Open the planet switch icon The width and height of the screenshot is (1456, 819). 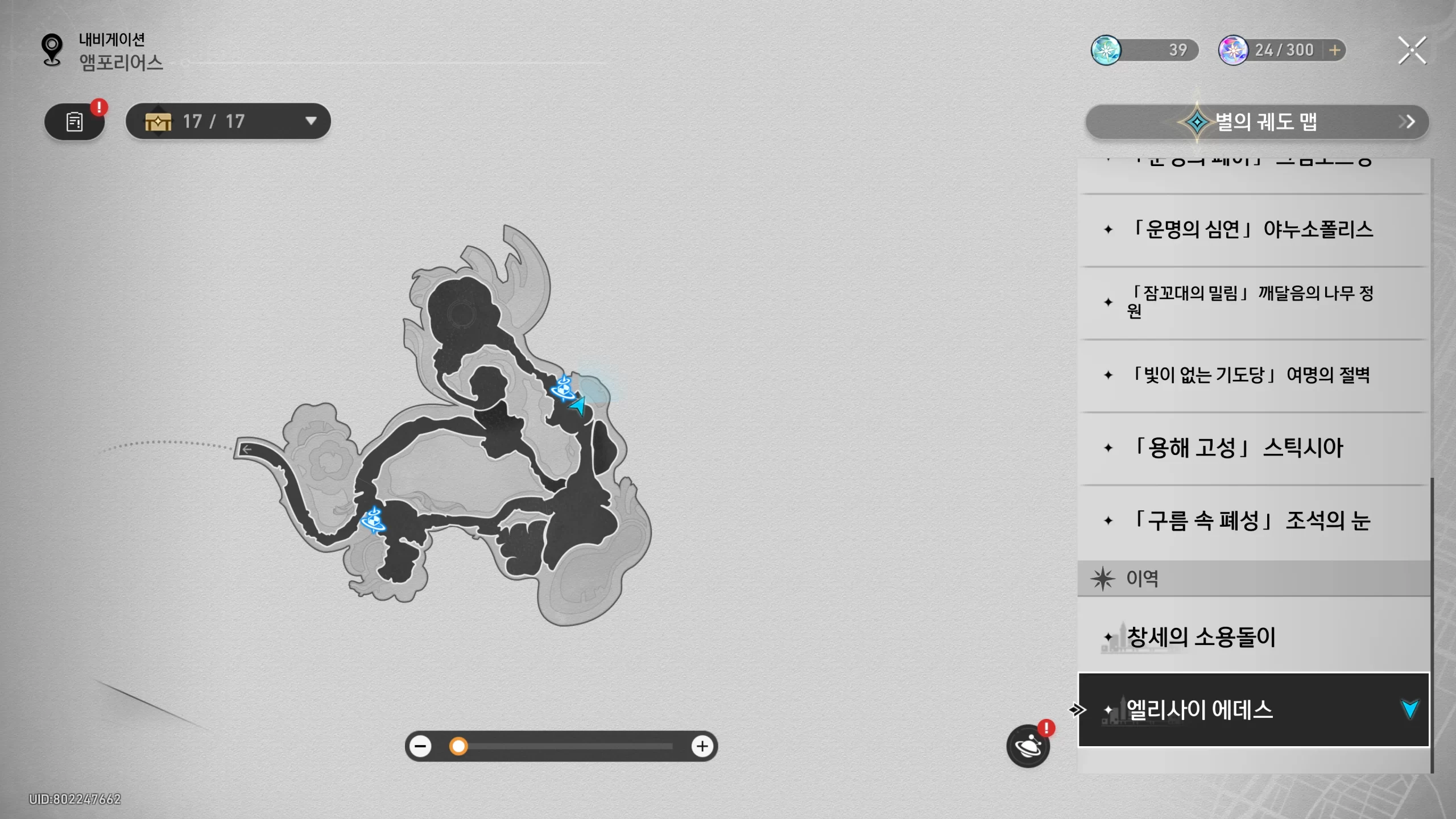coord(1028,746)
